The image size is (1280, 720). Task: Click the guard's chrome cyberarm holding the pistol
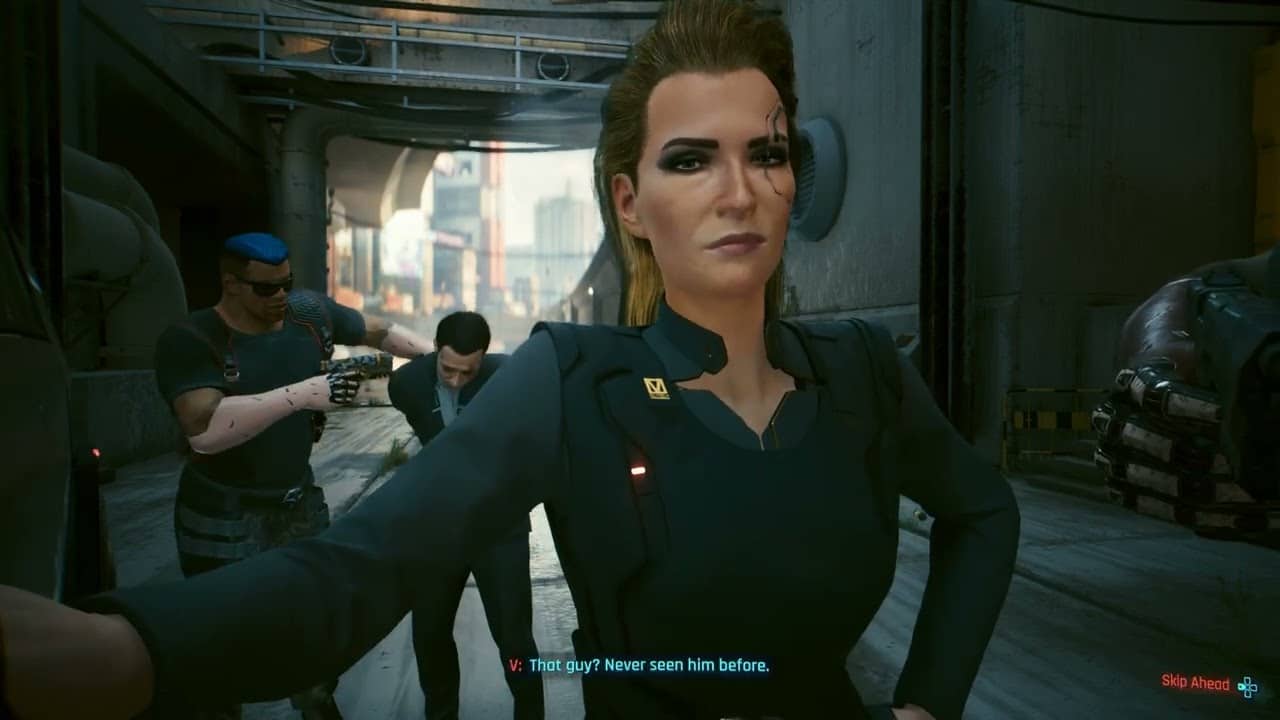point(350,370)
